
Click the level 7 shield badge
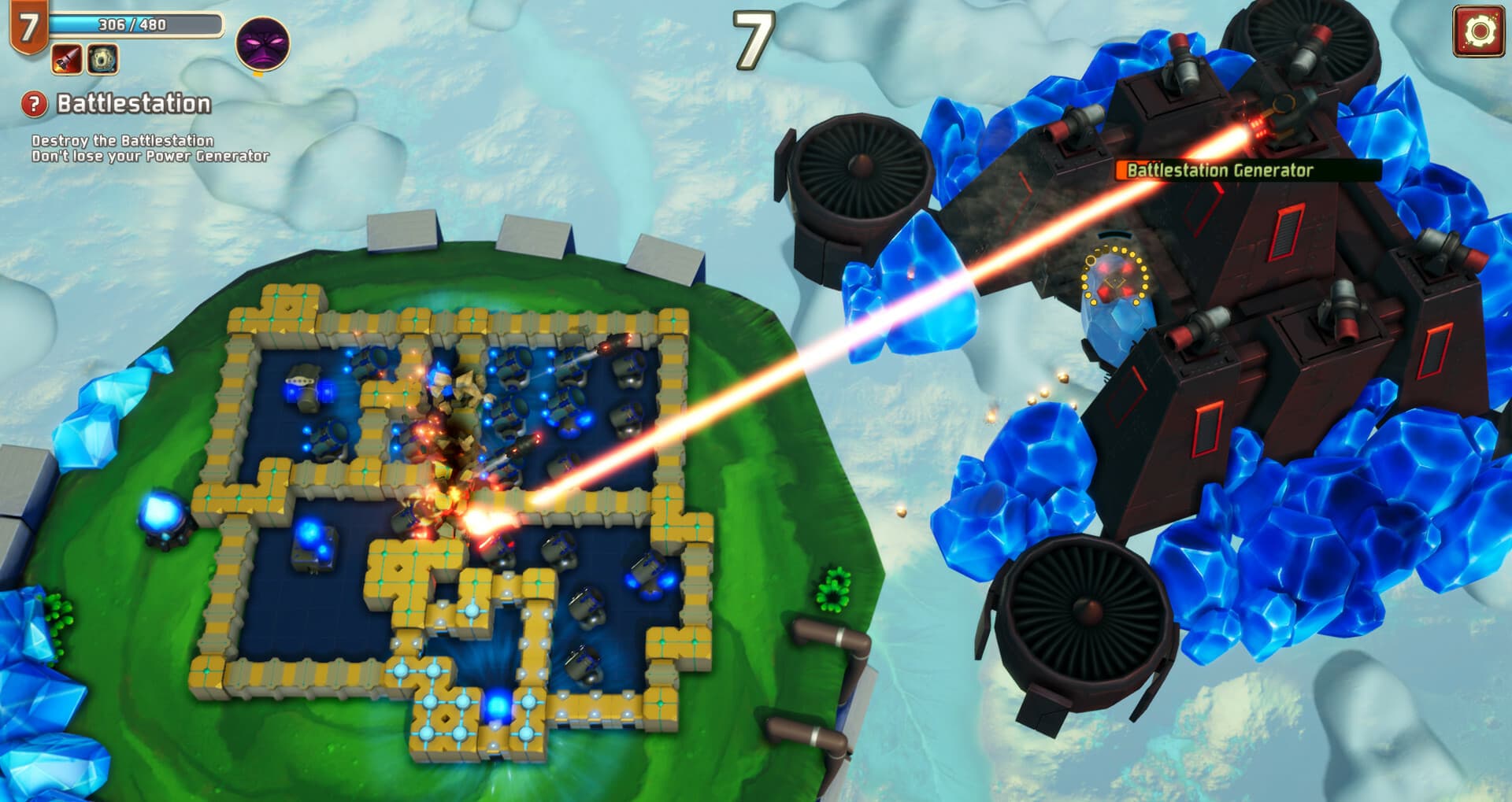point(30,26)
